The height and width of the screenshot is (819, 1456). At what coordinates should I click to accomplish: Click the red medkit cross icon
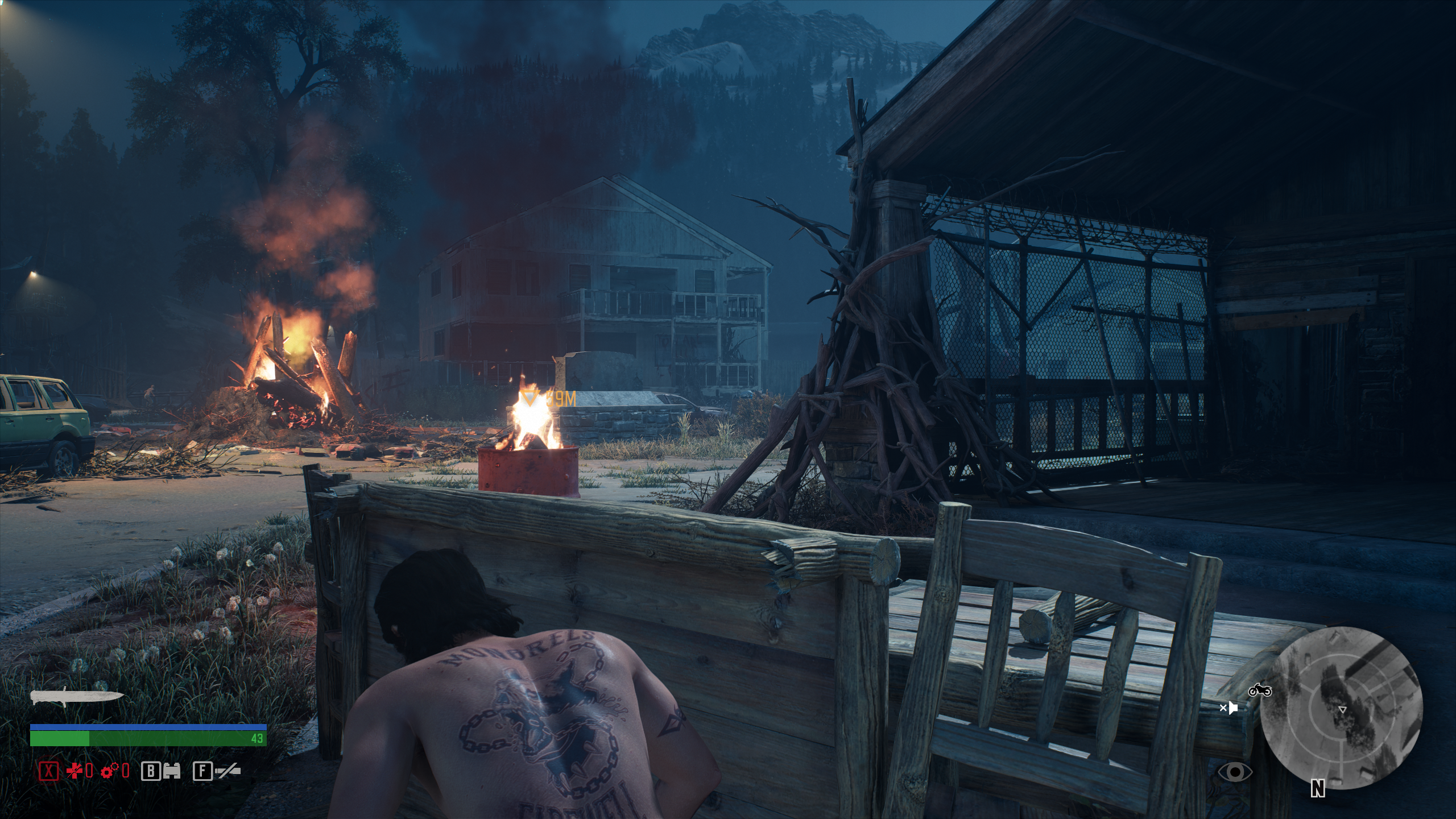(75, 771)
